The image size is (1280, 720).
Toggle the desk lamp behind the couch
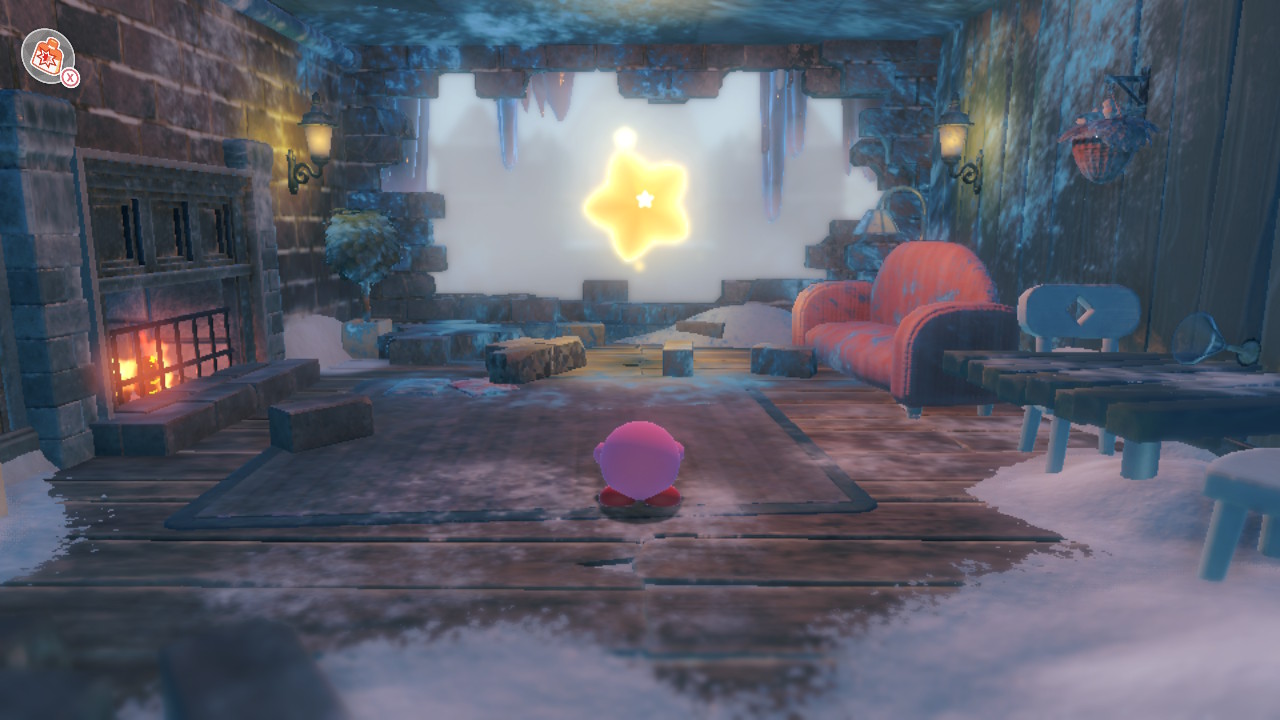[x=878, y=222]
